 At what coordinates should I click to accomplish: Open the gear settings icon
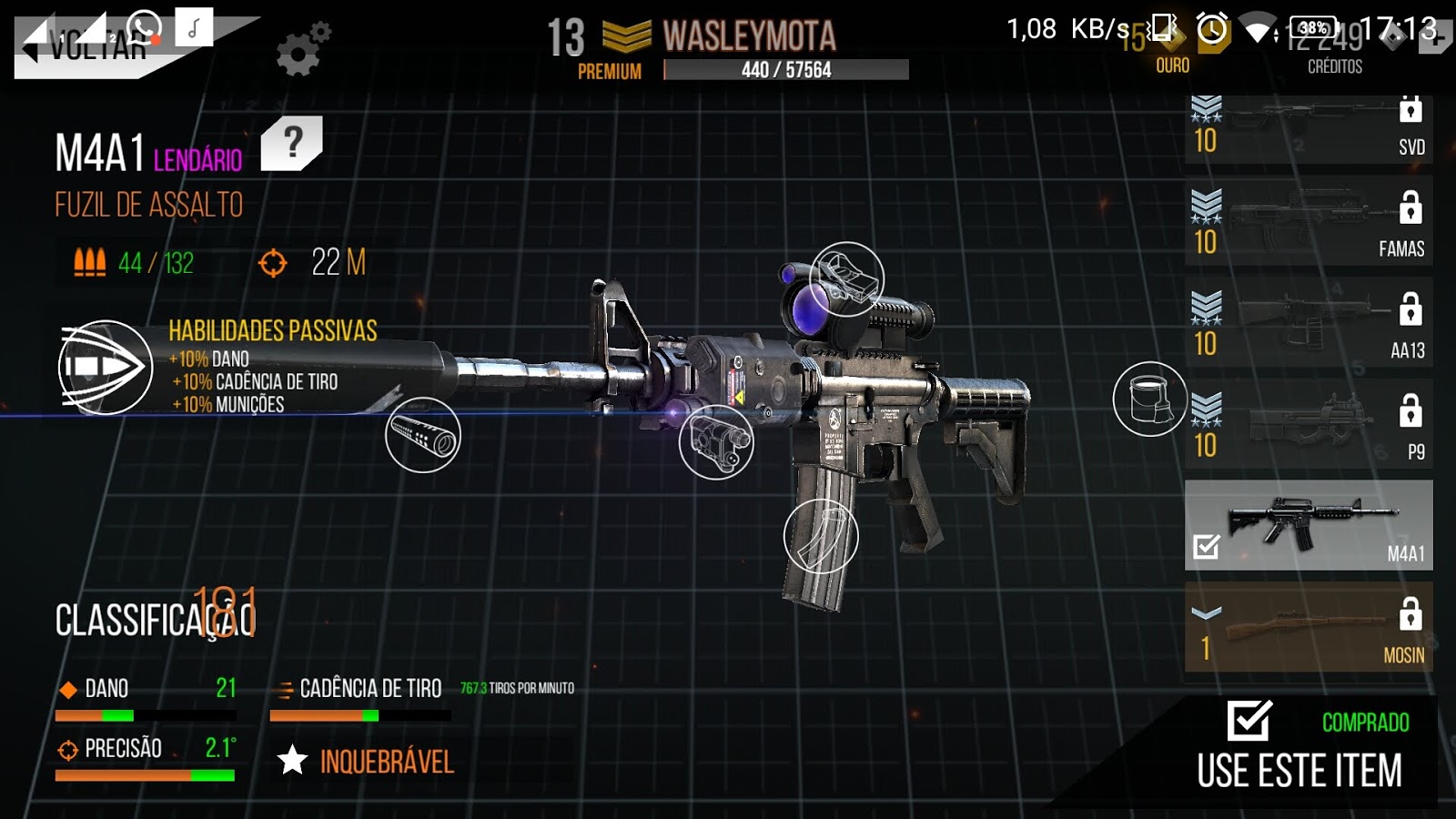[x=302, y=50]
